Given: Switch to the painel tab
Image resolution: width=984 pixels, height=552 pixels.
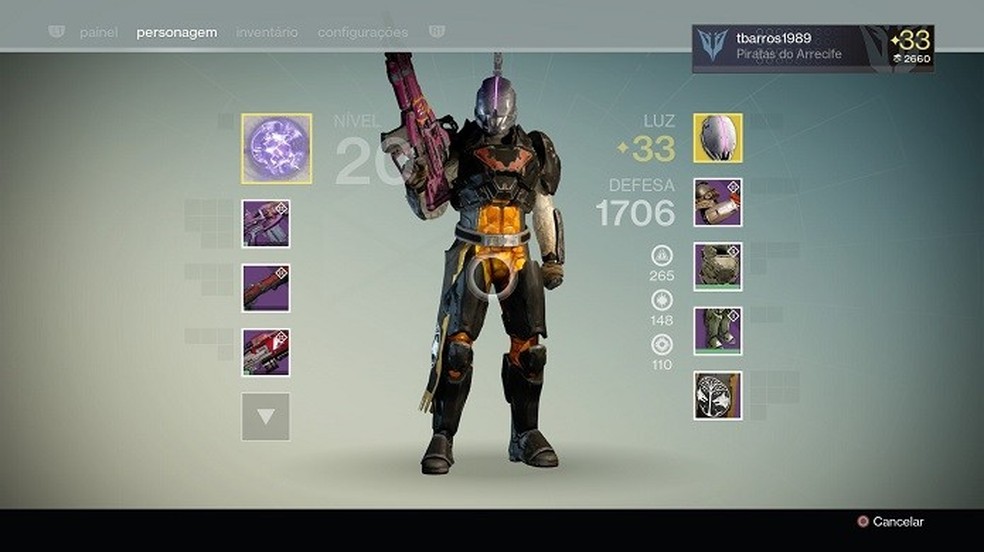Looking at the screenshot, I should [98, 33].
